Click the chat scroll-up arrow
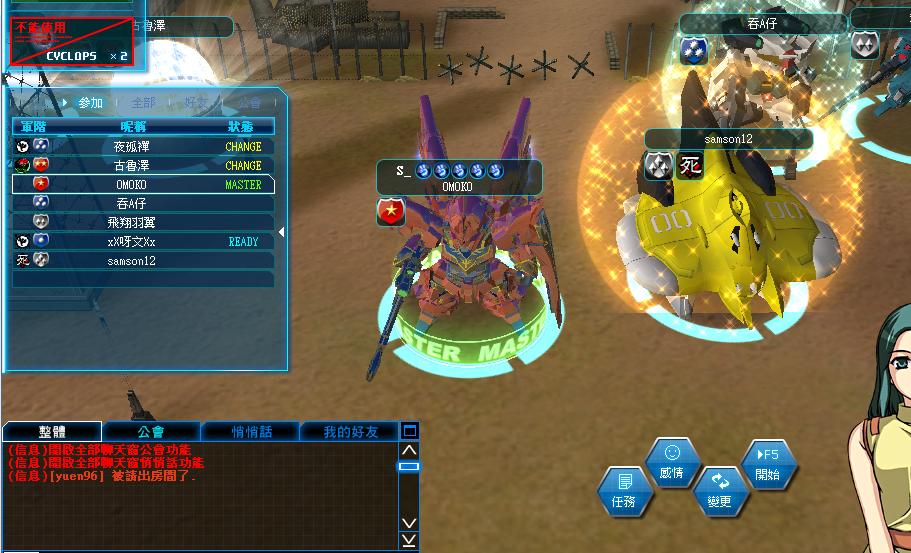Image resolution: width=911 pixels, height=553 pixels. [x=409, y=451]
